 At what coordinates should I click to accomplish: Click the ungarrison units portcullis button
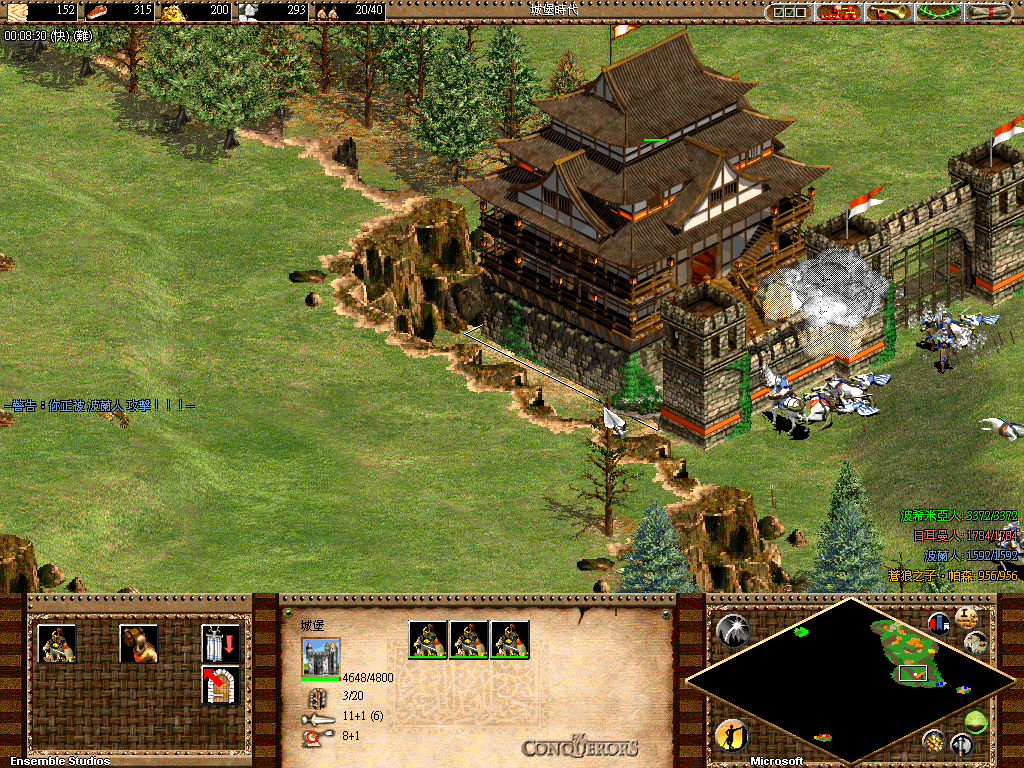pos(220,643)
